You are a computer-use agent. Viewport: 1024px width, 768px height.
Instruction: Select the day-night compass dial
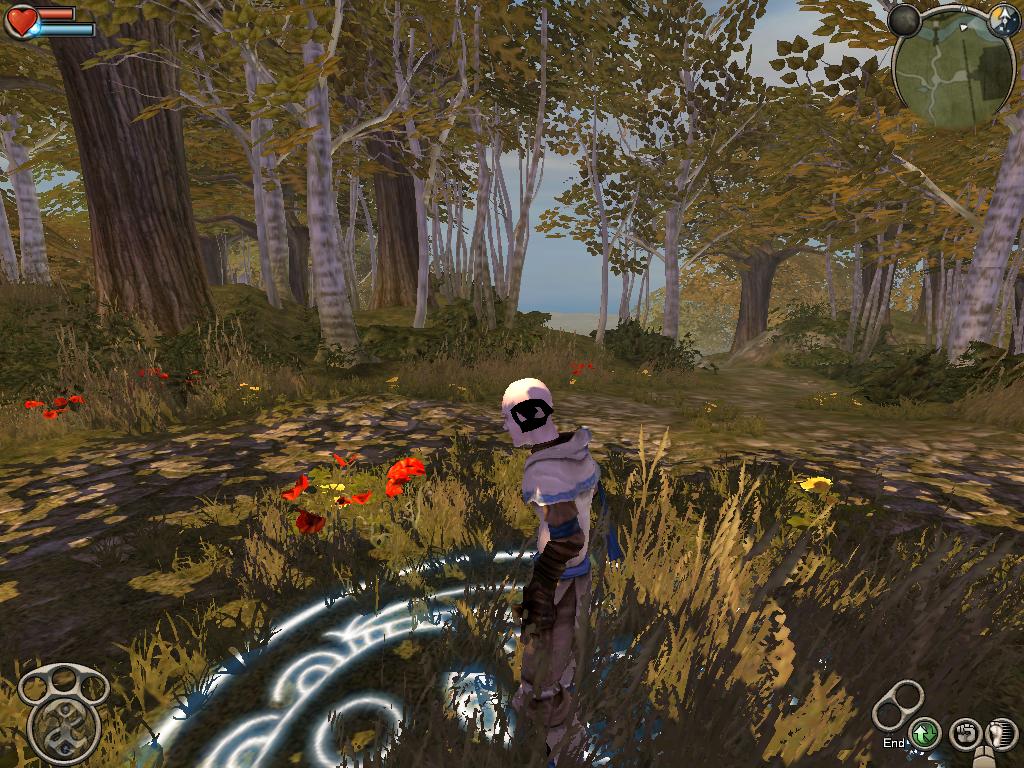pyautogui.click(x=1003, y=20)
